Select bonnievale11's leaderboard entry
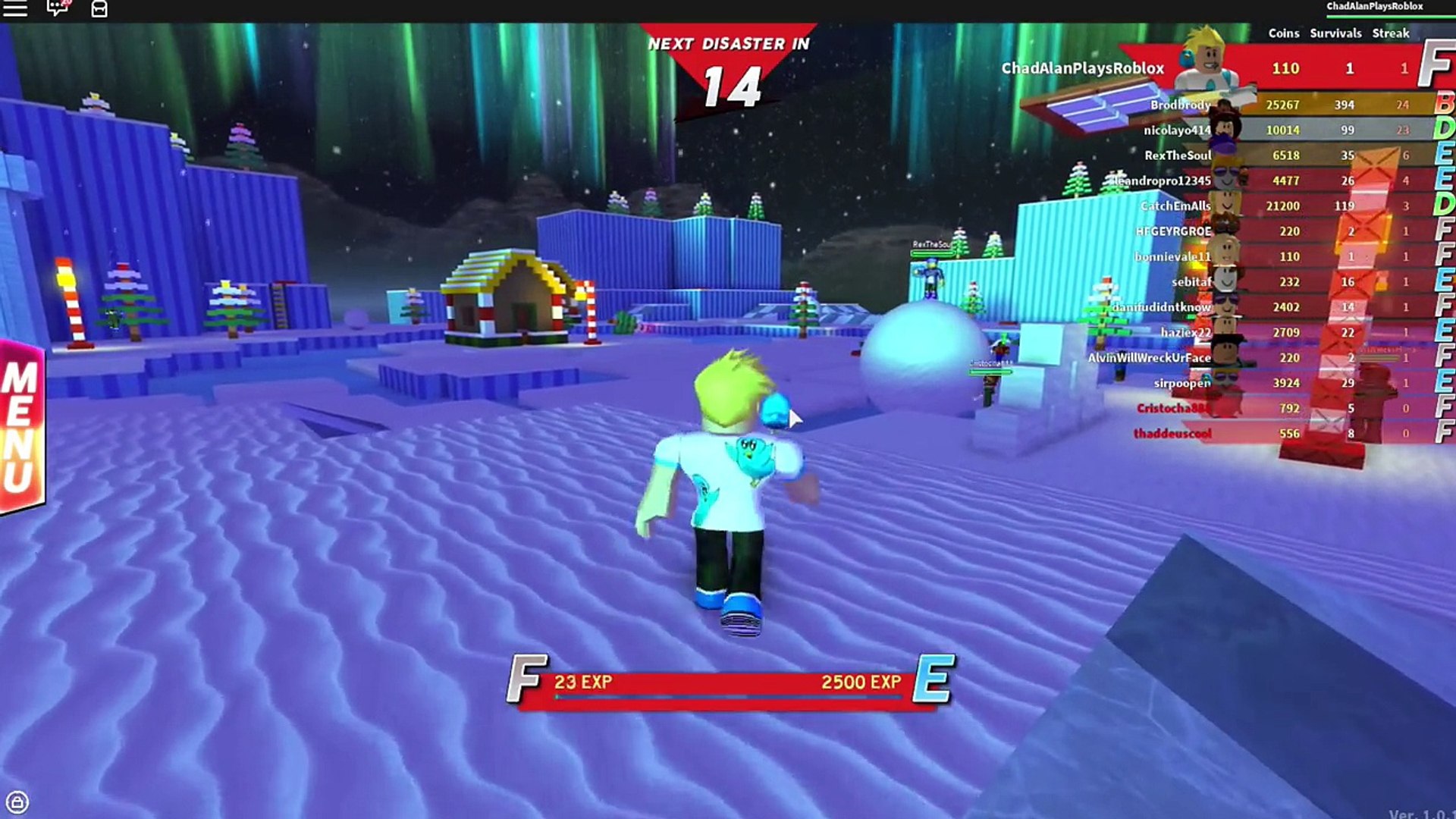The width and height of the screenshot is (1456, 819). pyautogui.click(x=1172, y=256)
